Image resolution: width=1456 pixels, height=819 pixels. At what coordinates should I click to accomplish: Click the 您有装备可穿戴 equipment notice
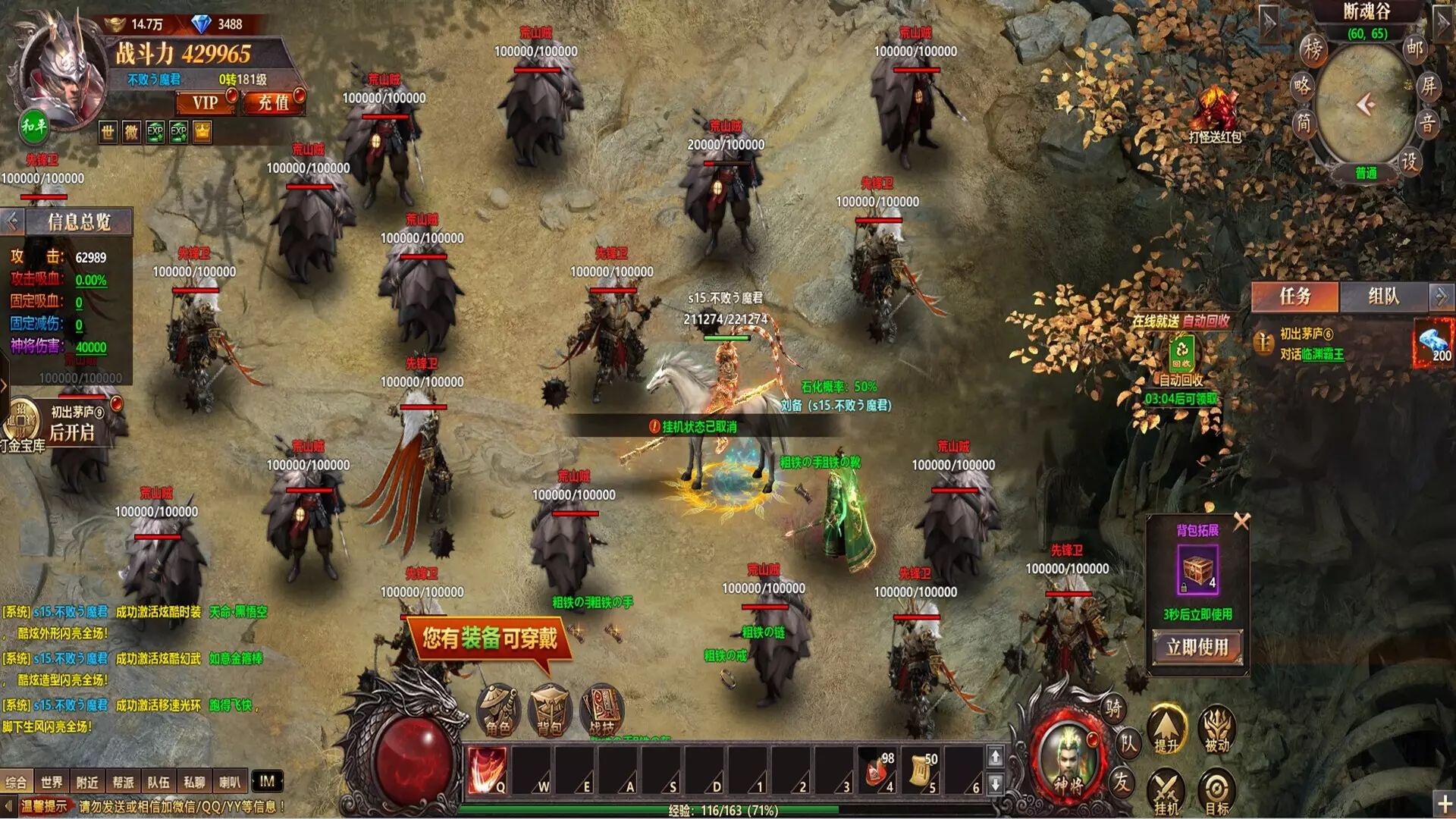click(489, 639)
